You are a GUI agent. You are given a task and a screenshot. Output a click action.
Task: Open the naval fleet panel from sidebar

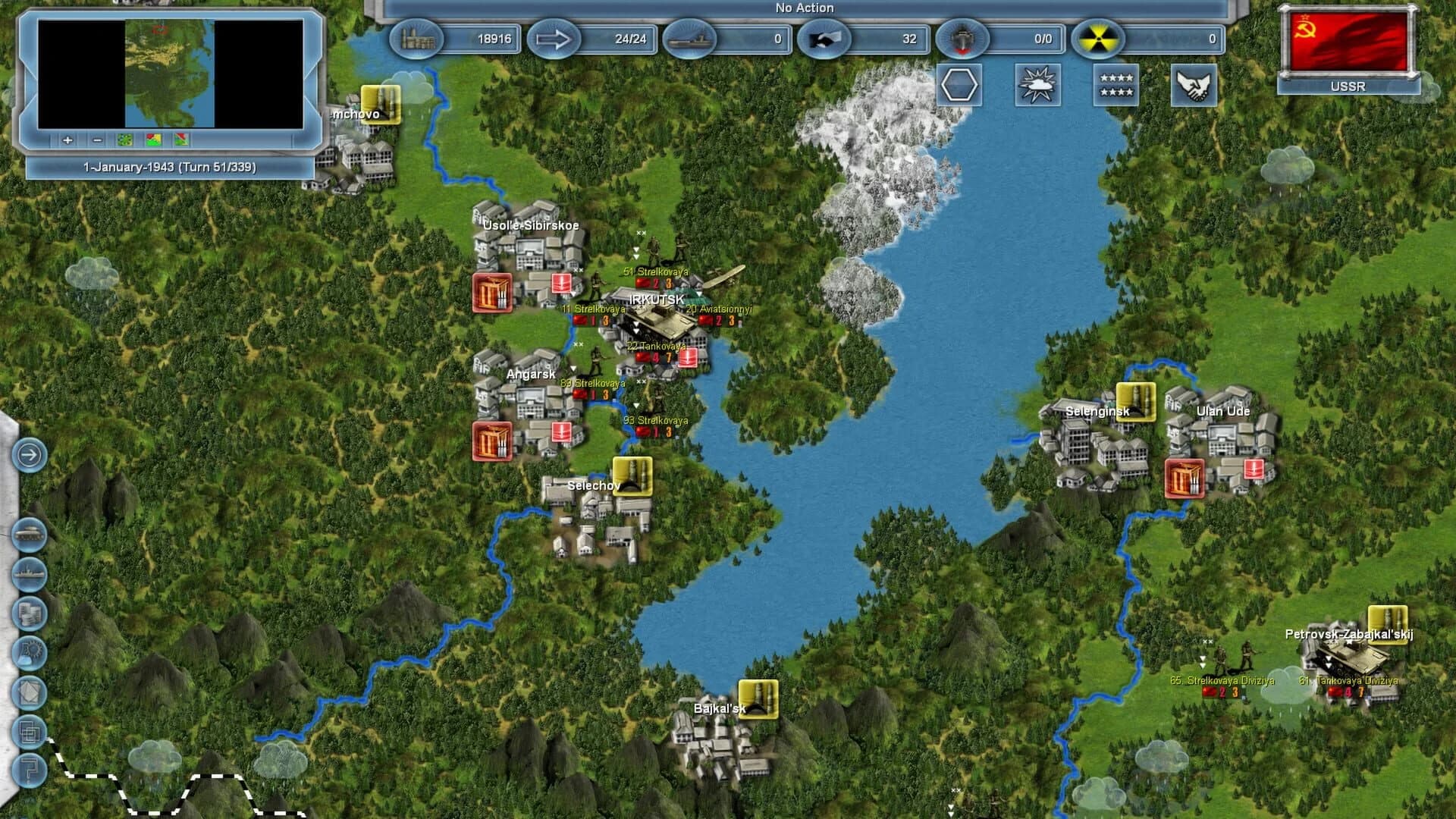pyautogui.click(x=30, y=575)
